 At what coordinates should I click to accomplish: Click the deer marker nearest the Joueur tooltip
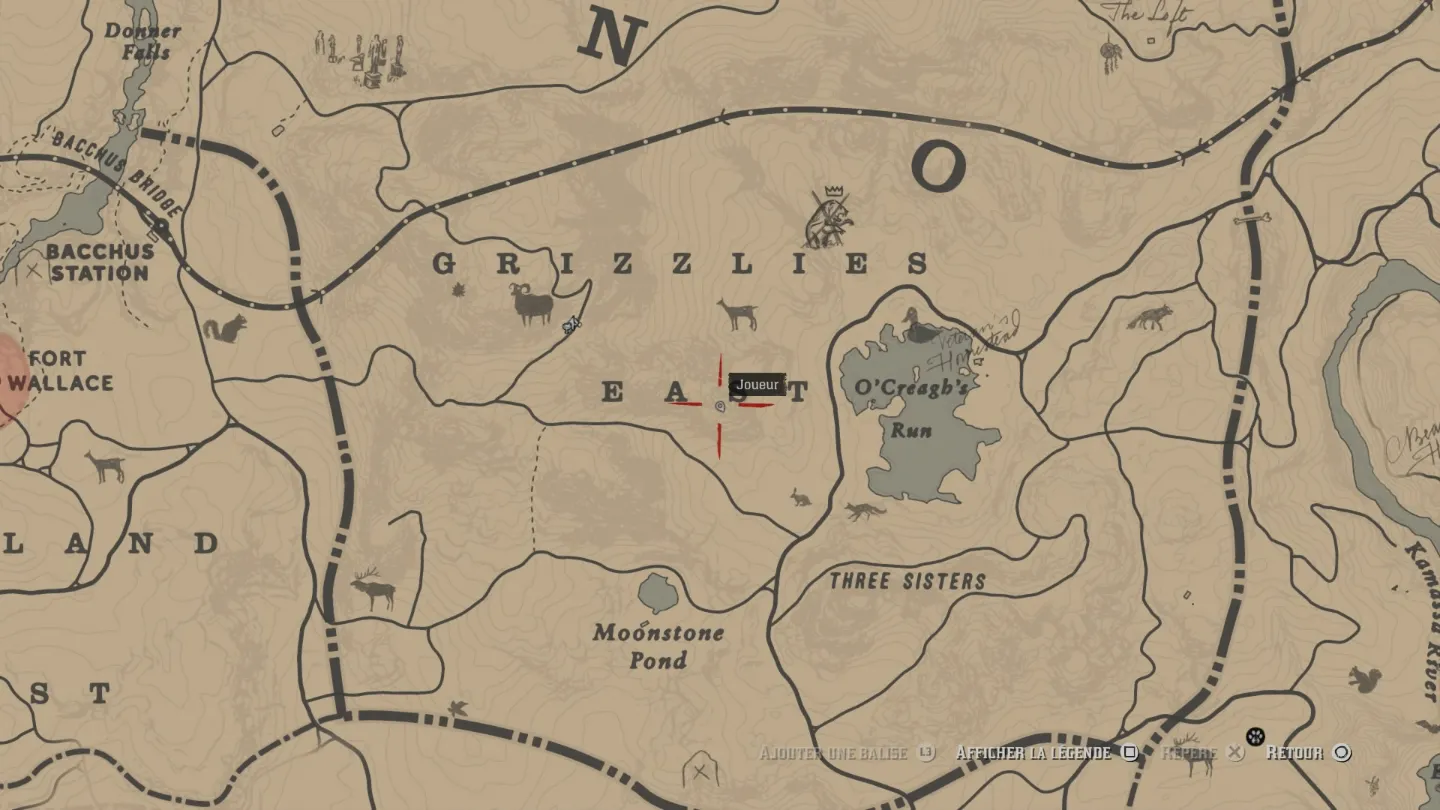coord(738,314)
